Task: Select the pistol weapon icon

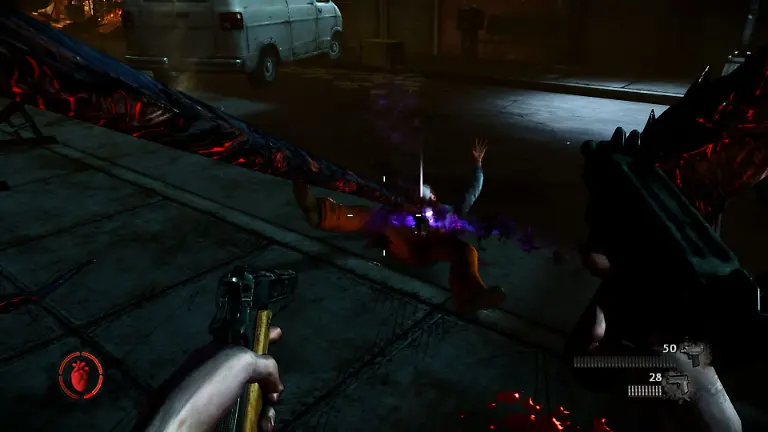Action: click(679, 383)
